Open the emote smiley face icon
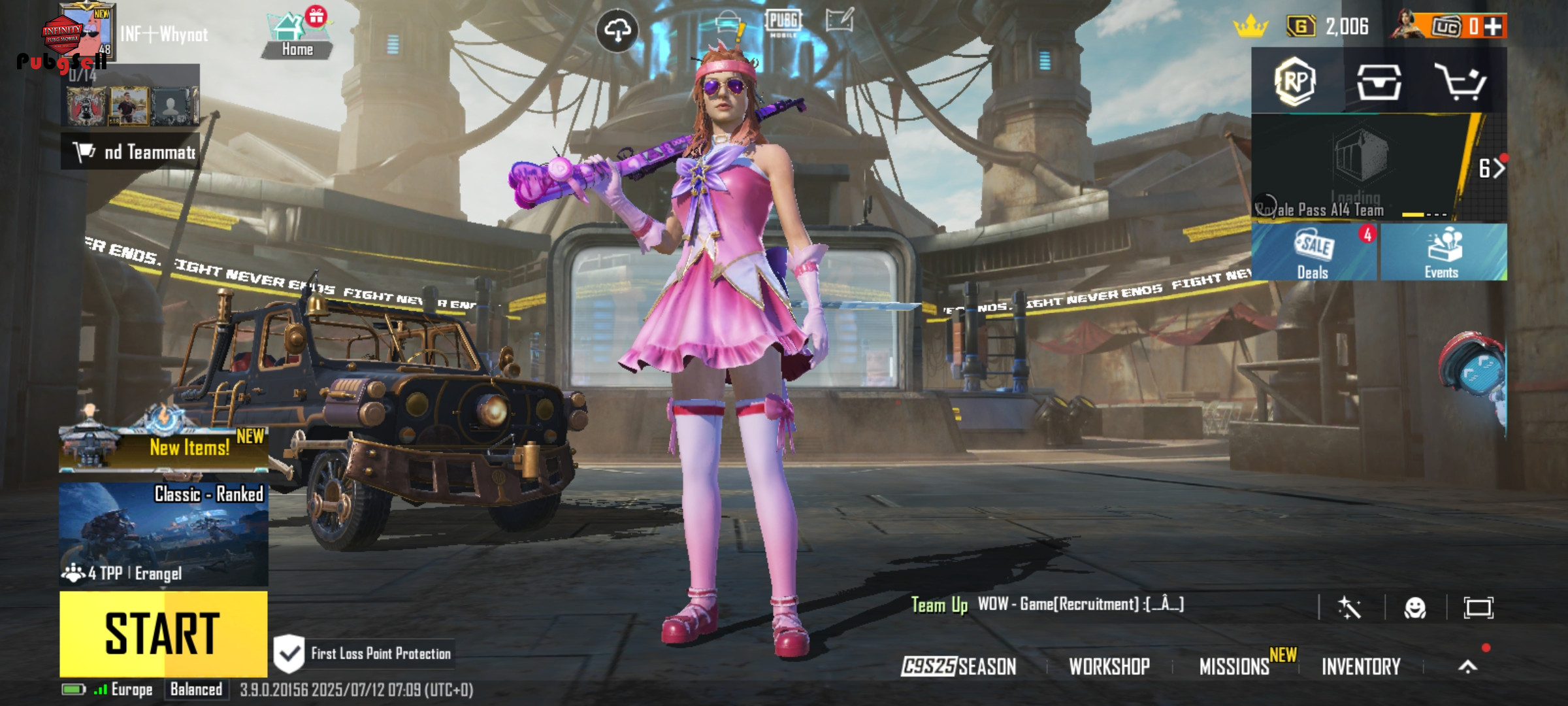Image resolution: width=1568 pixels, height=706 pixels. 1415,608
